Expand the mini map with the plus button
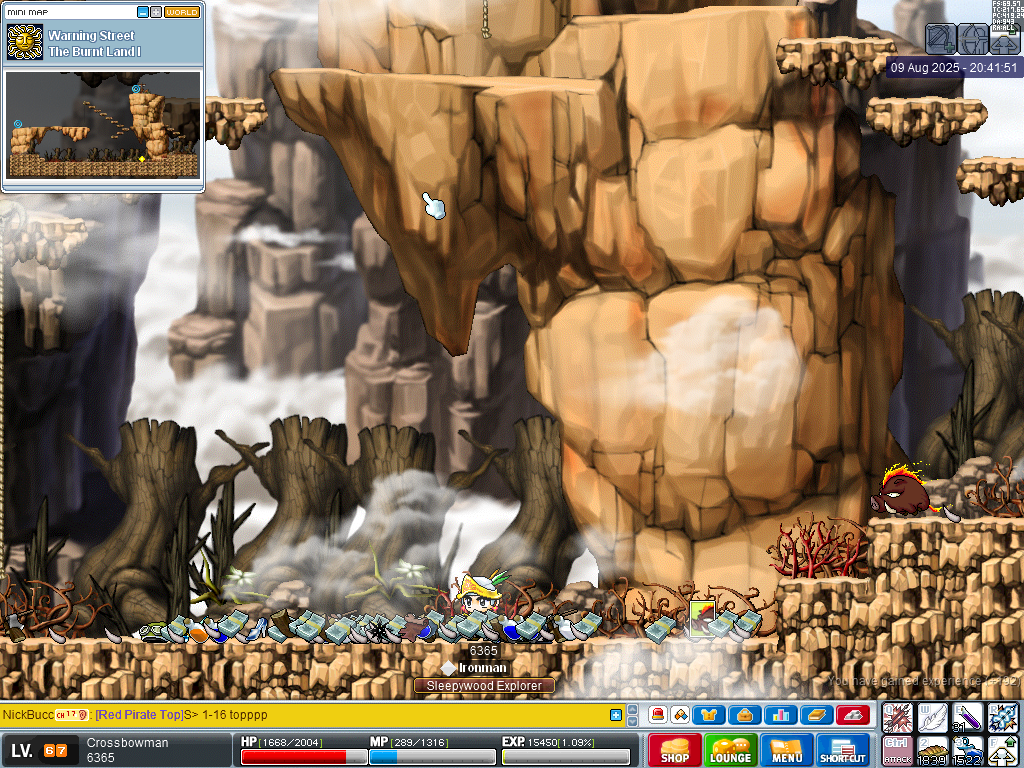 (x=156, y=12)
